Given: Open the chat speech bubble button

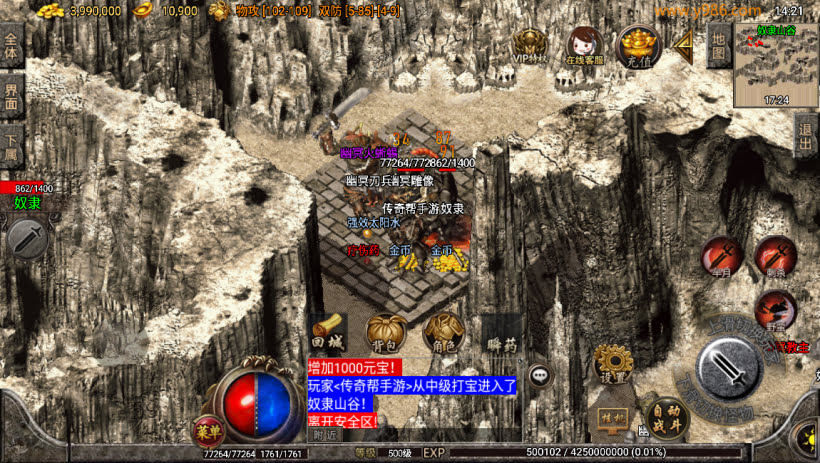Looking at the screenshot, I should click(x=541, y=375).
